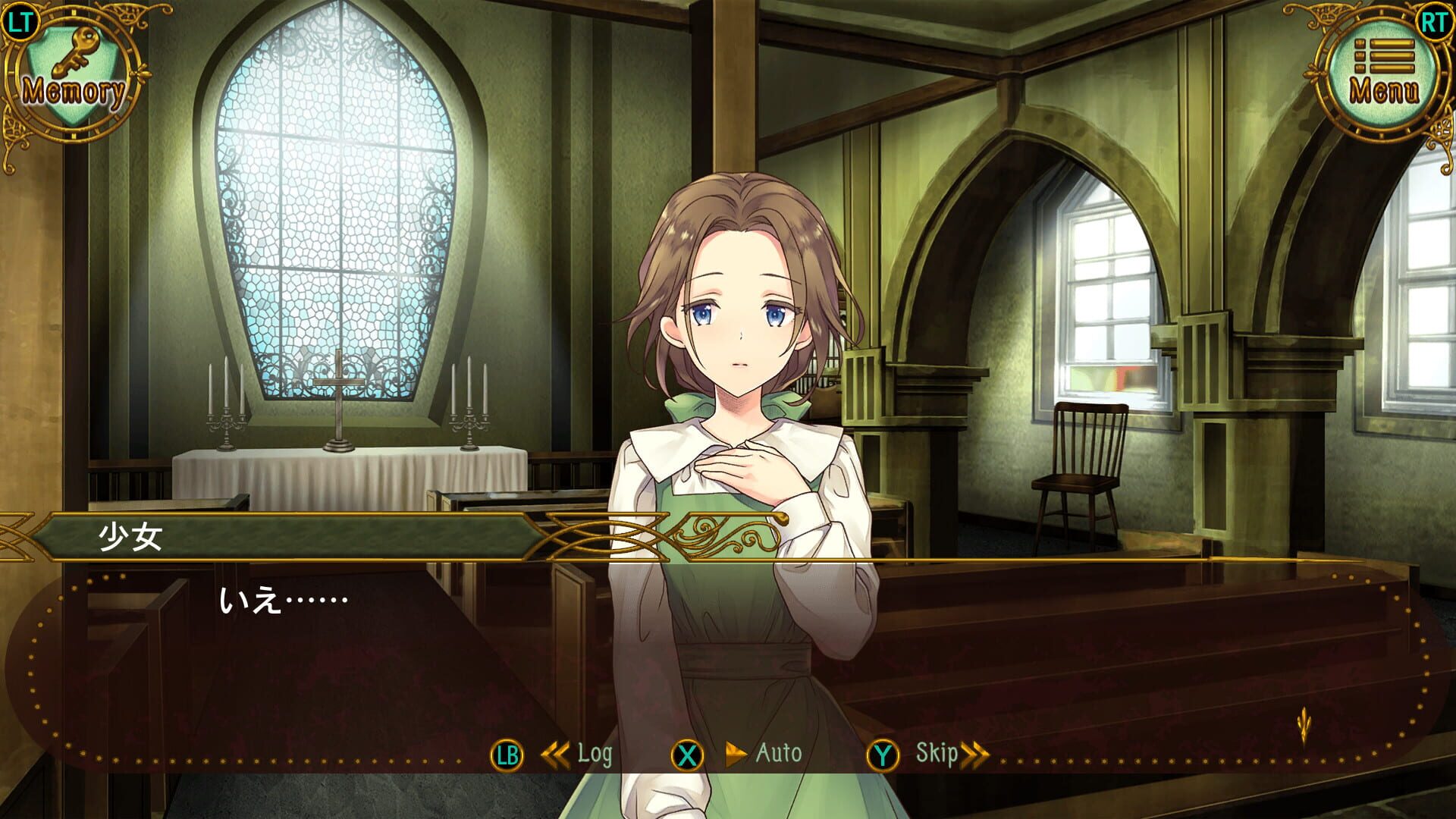Viewport: 1456px width, 819px height.
Task: Expand the backlog by clicking the double-left chevrons
Action: 556,755
